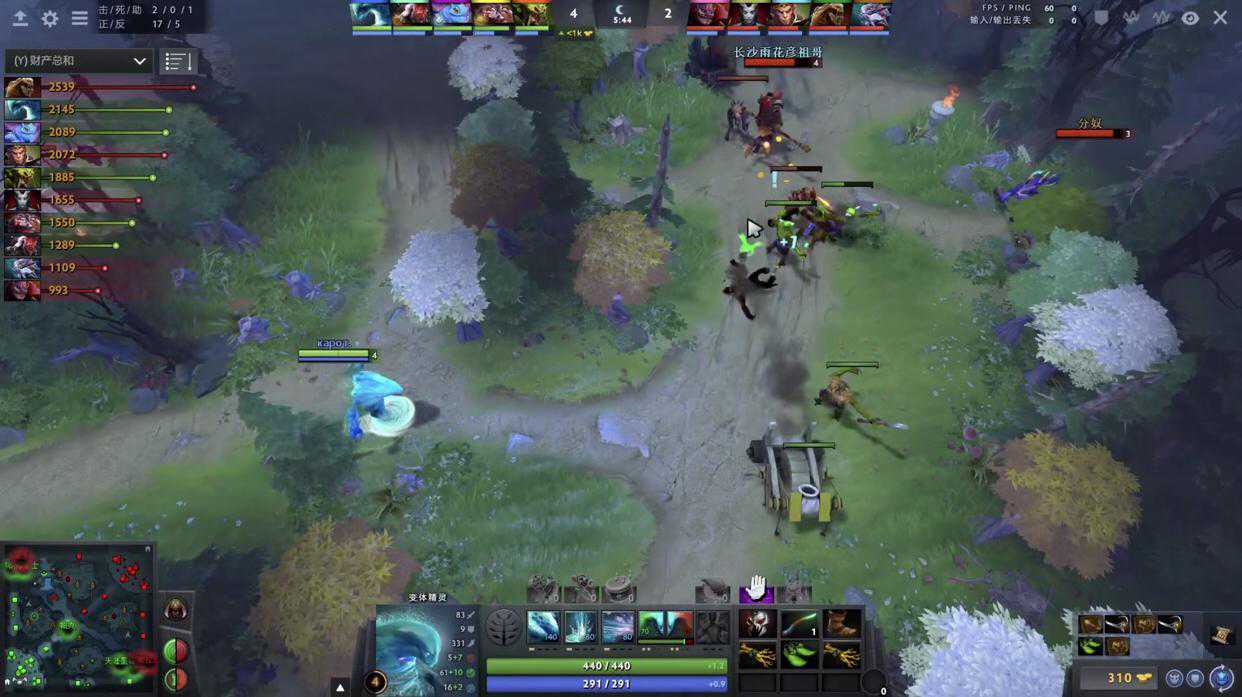Open the talent tree icon
The image size is (1242, 697).
pyautogui.click(x=503, y=628)
